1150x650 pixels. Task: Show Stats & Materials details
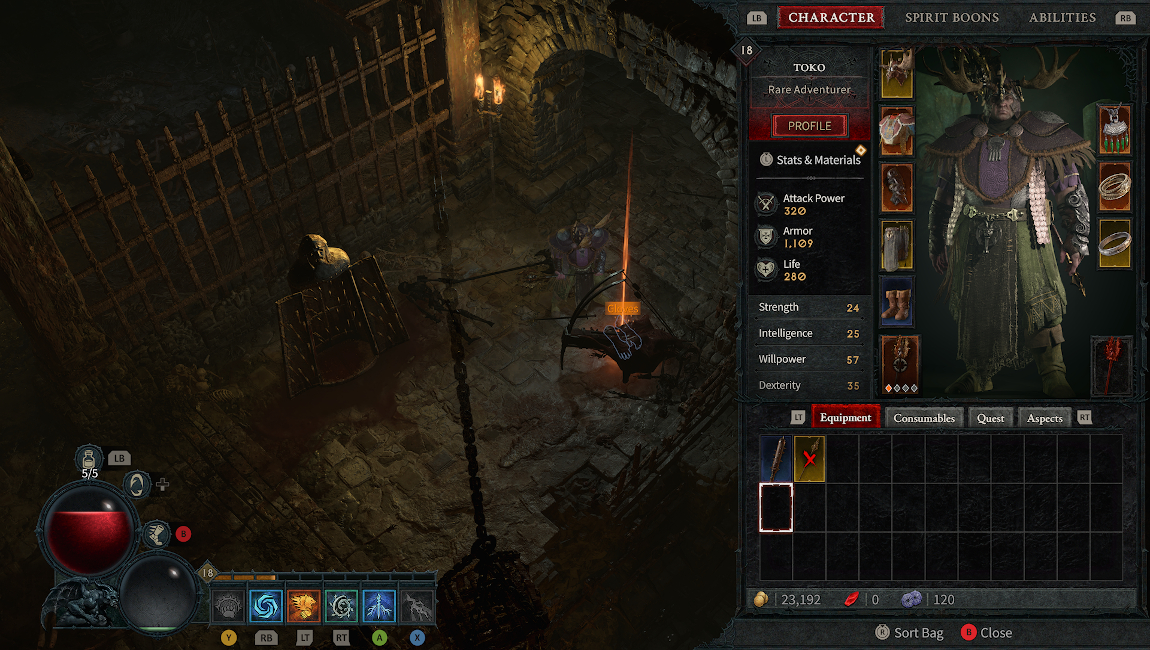[810, 160]
